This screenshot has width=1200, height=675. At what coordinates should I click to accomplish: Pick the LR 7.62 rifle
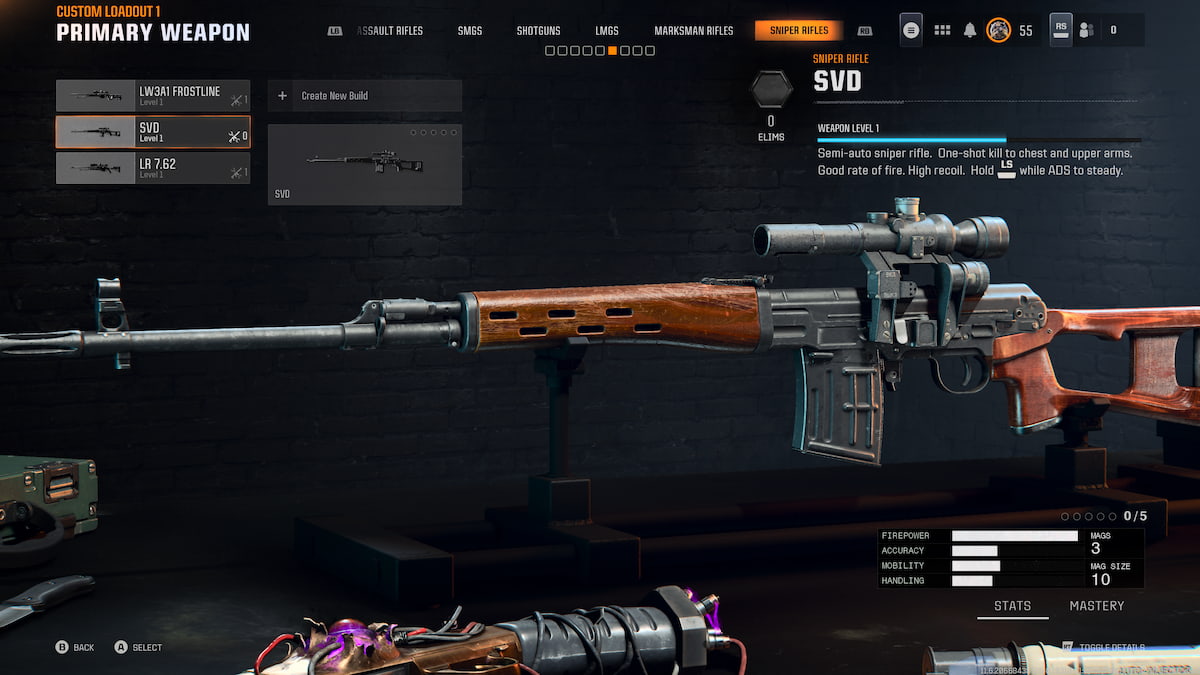(x=153, y=168)
